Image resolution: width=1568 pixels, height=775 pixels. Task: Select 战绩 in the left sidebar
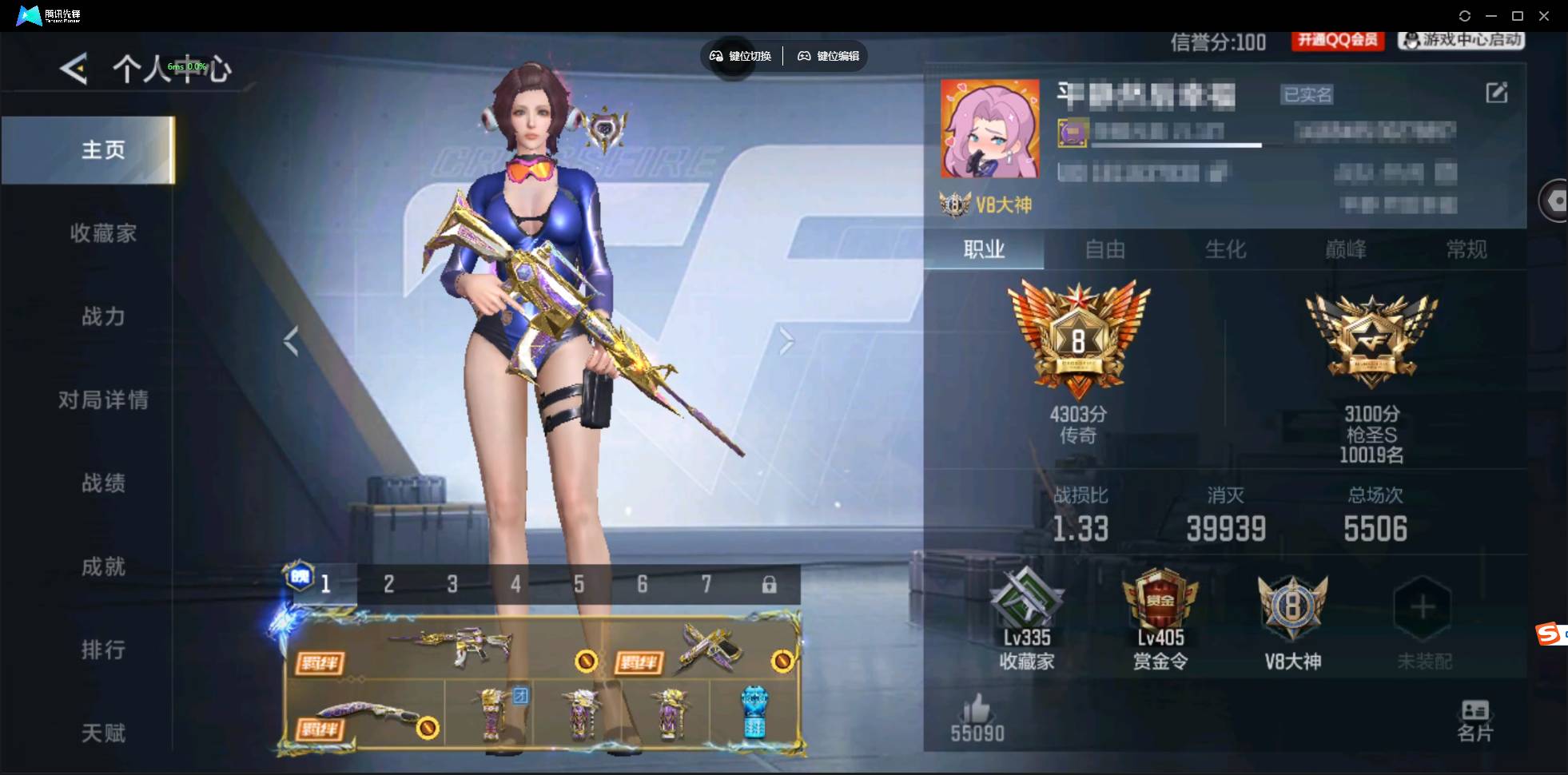point(104,483)
